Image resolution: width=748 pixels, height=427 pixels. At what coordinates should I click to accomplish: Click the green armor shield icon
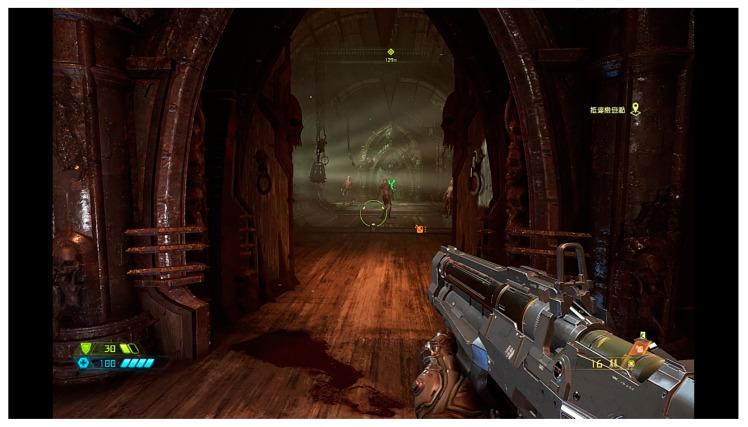point(85,348)
